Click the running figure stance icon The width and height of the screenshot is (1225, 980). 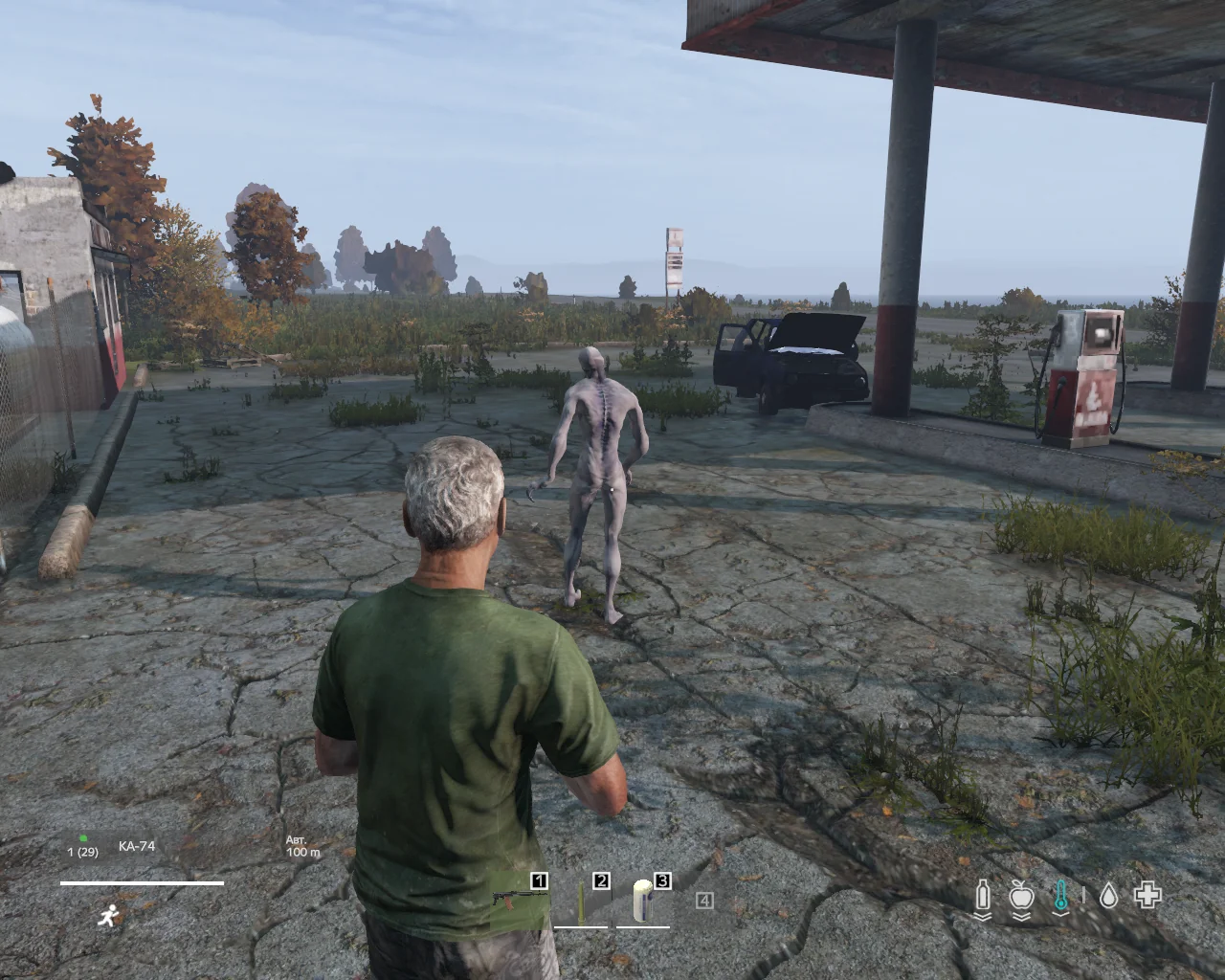point(107,916)
